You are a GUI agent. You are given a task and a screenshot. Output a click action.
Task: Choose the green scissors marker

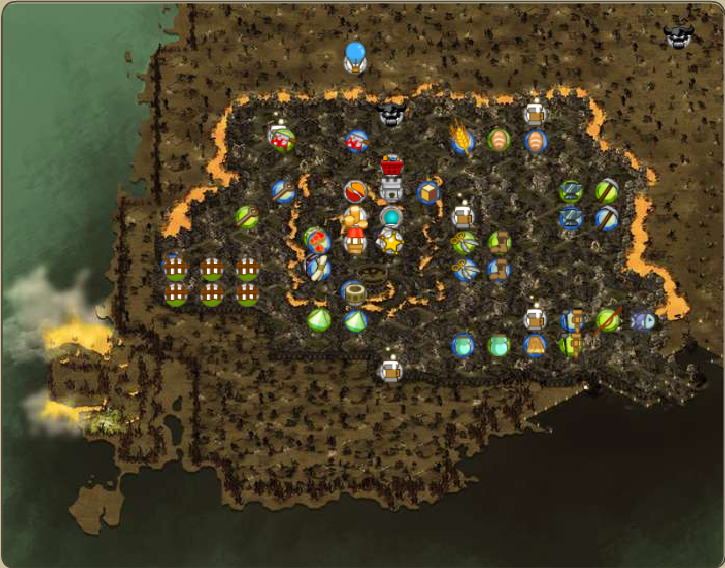(x=464, y=242)
